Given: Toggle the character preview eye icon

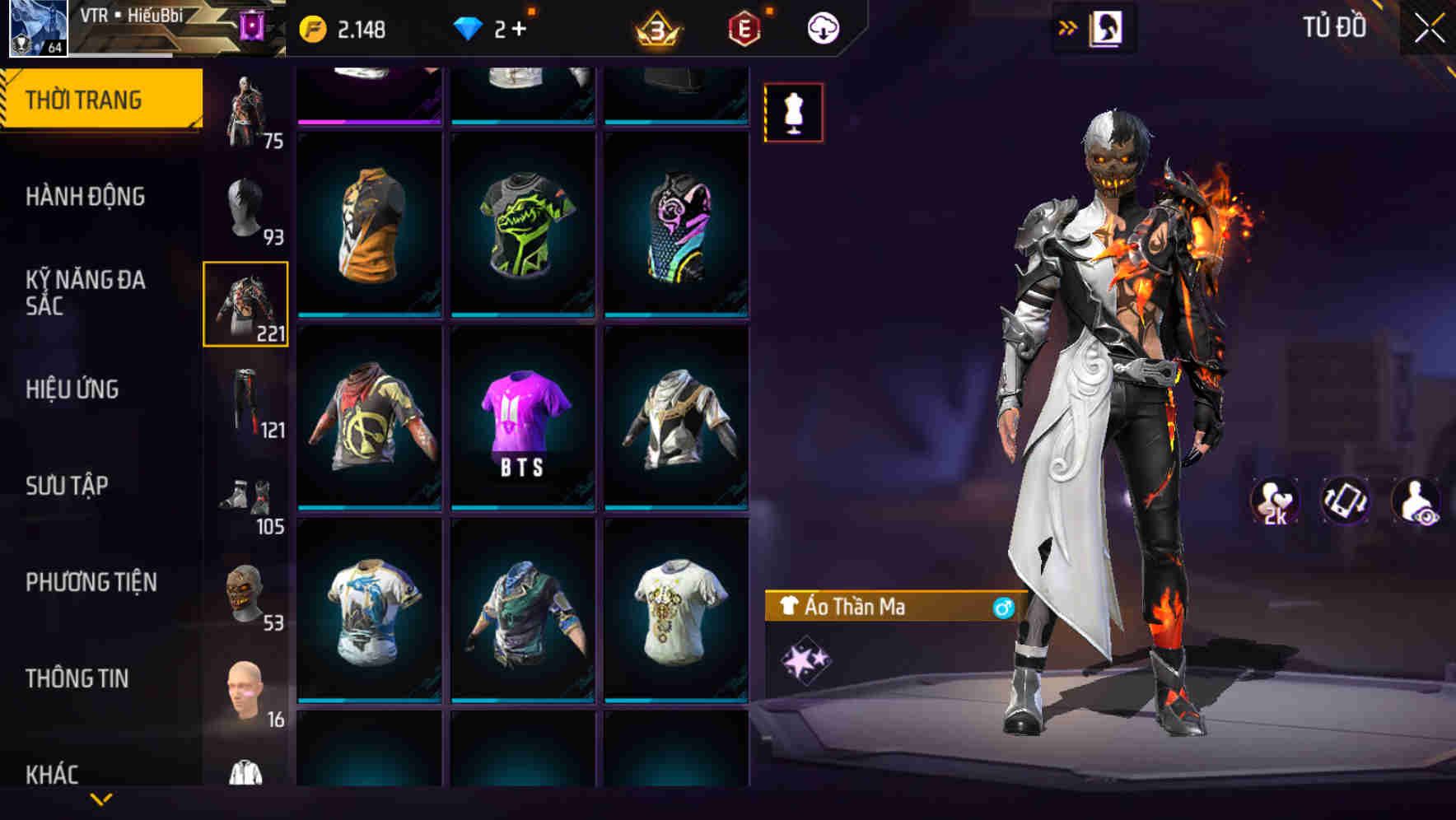Looking at the screenshot, I should click(x=1416, y=501).
